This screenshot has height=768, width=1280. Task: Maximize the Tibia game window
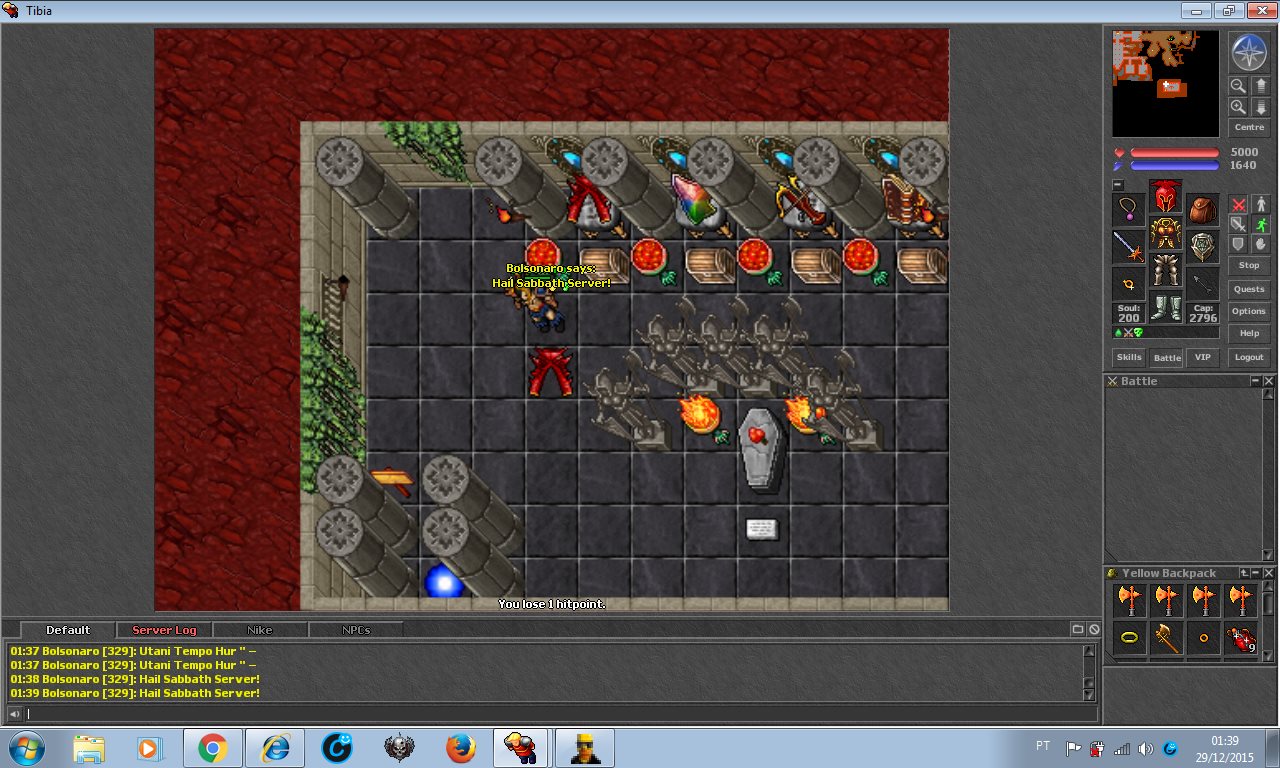pos(1227,11)
